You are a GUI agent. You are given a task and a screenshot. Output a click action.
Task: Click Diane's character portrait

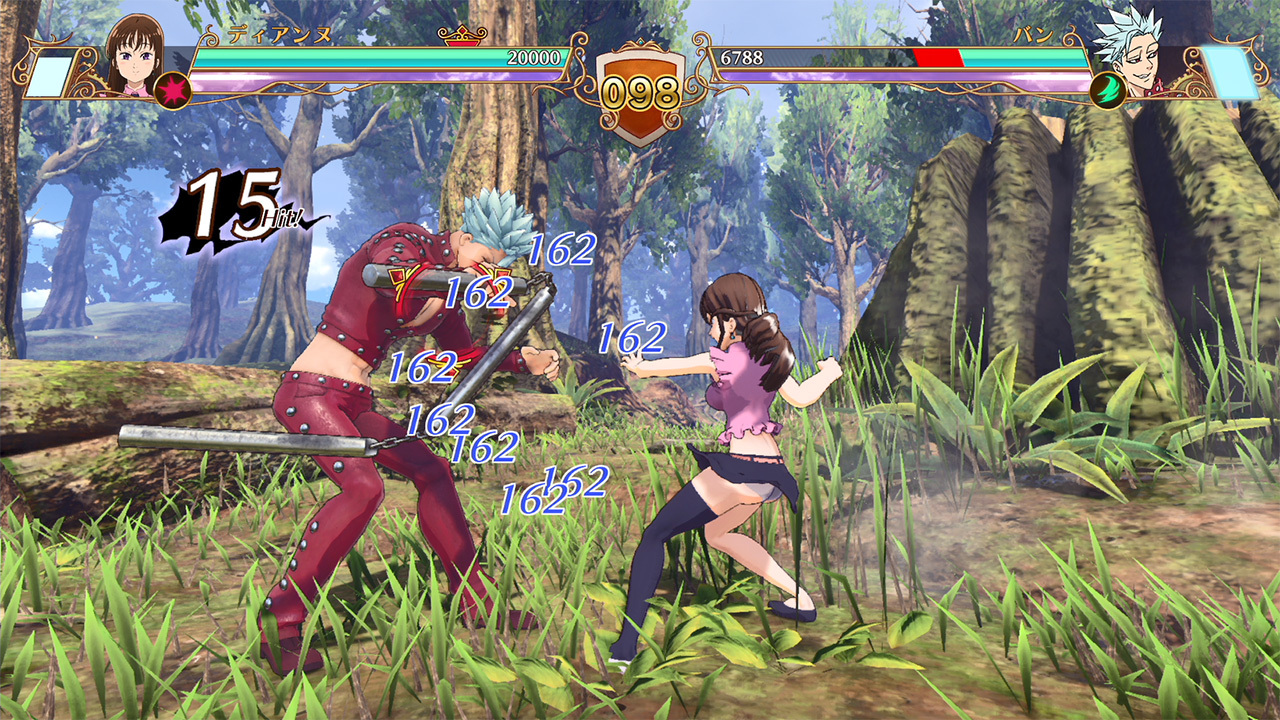pos(135,55)
